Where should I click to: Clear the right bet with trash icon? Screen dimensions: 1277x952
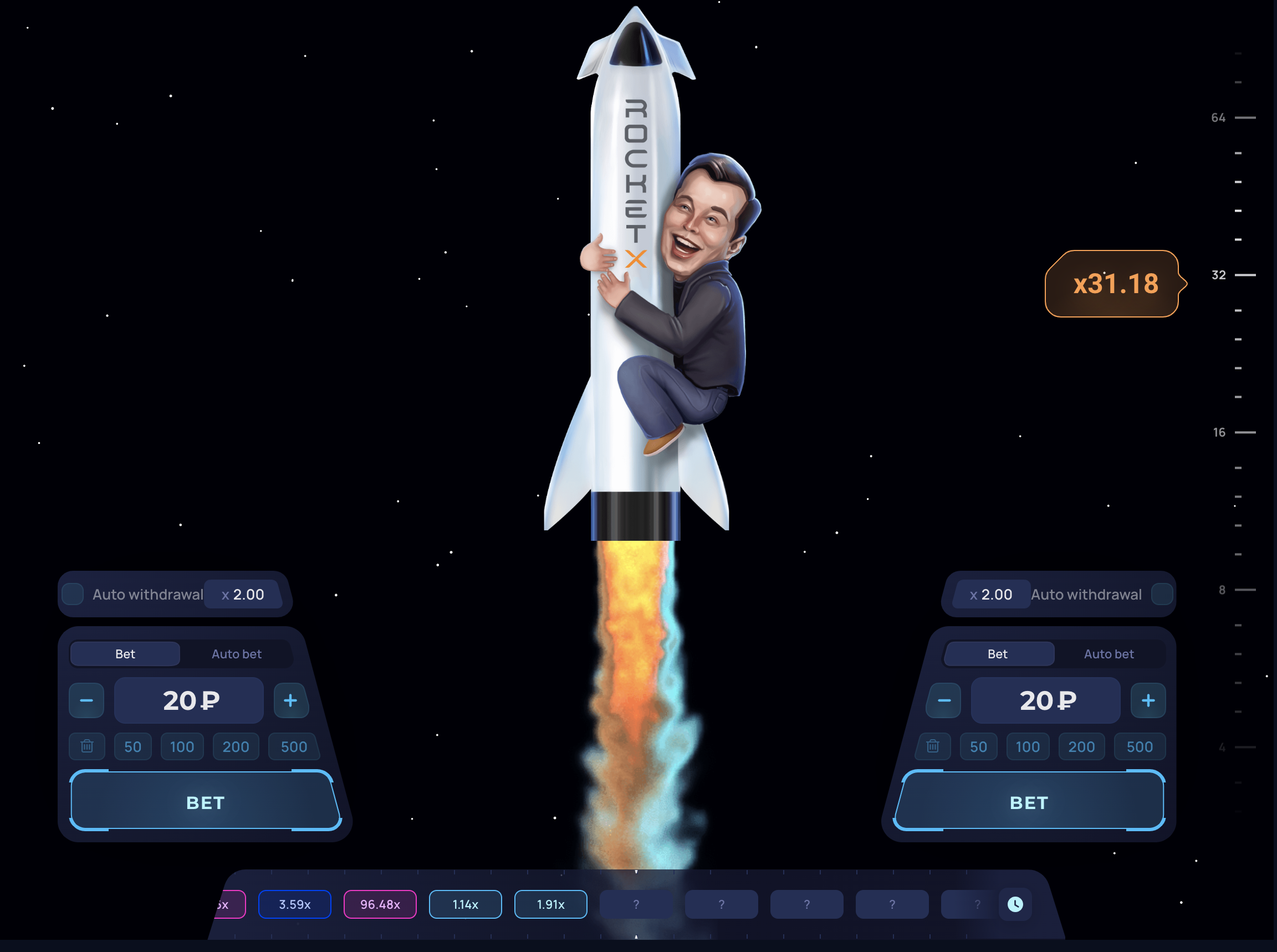pos(932,747)
